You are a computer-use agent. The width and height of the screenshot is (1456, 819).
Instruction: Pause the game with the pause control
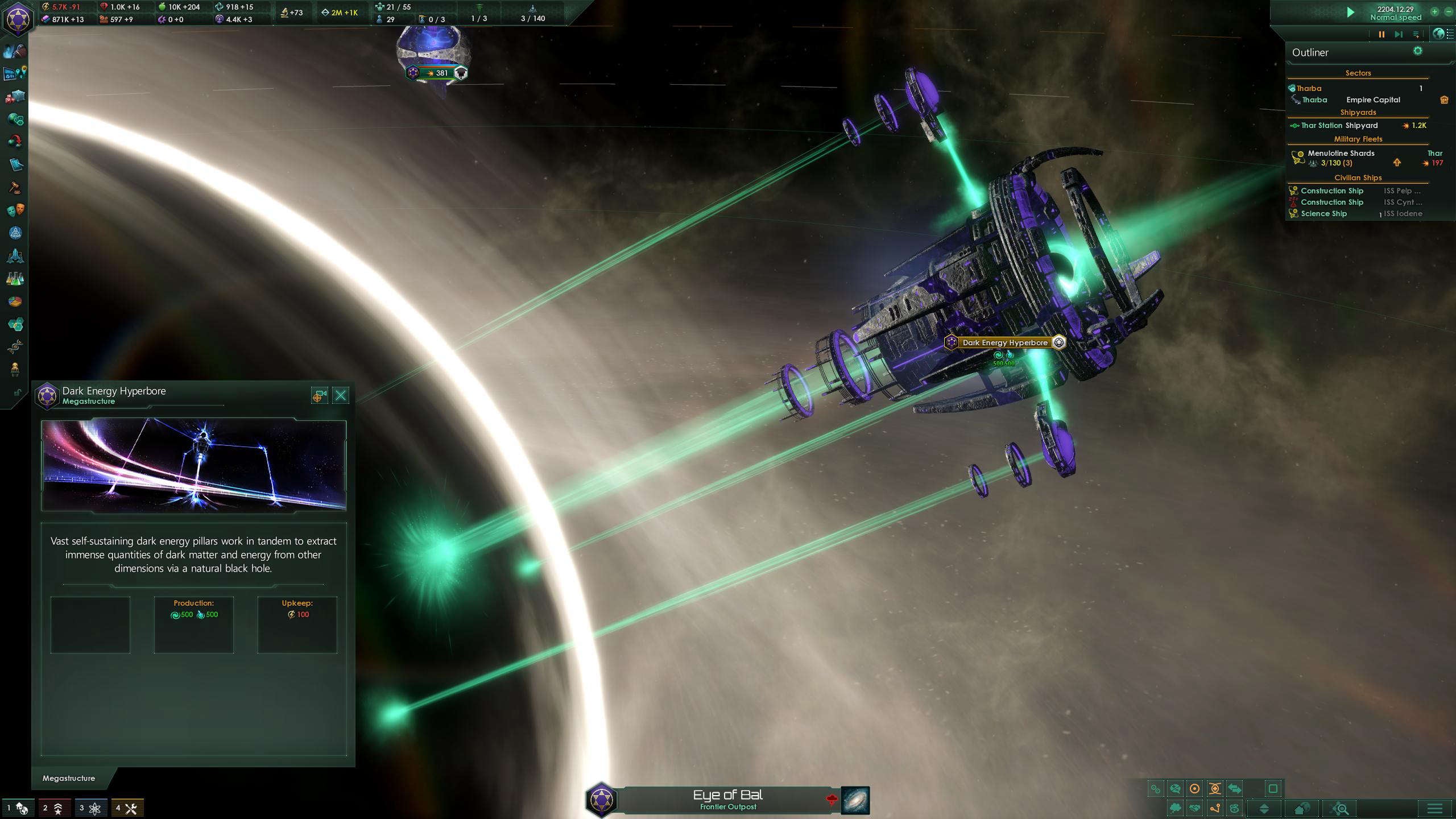tap(1381, 34)
